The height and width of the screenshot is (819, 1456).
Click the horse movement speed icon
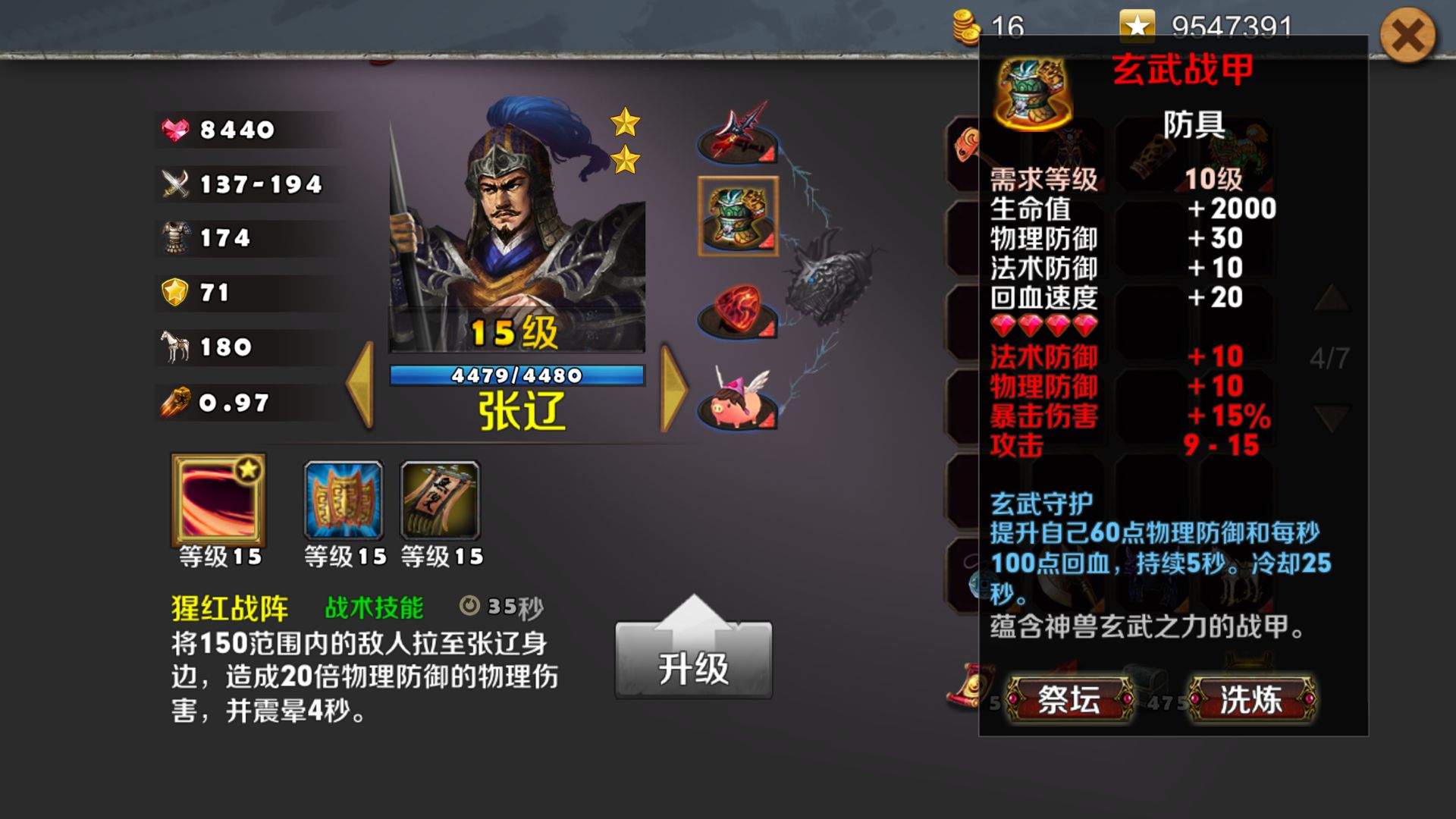point(173,347)
